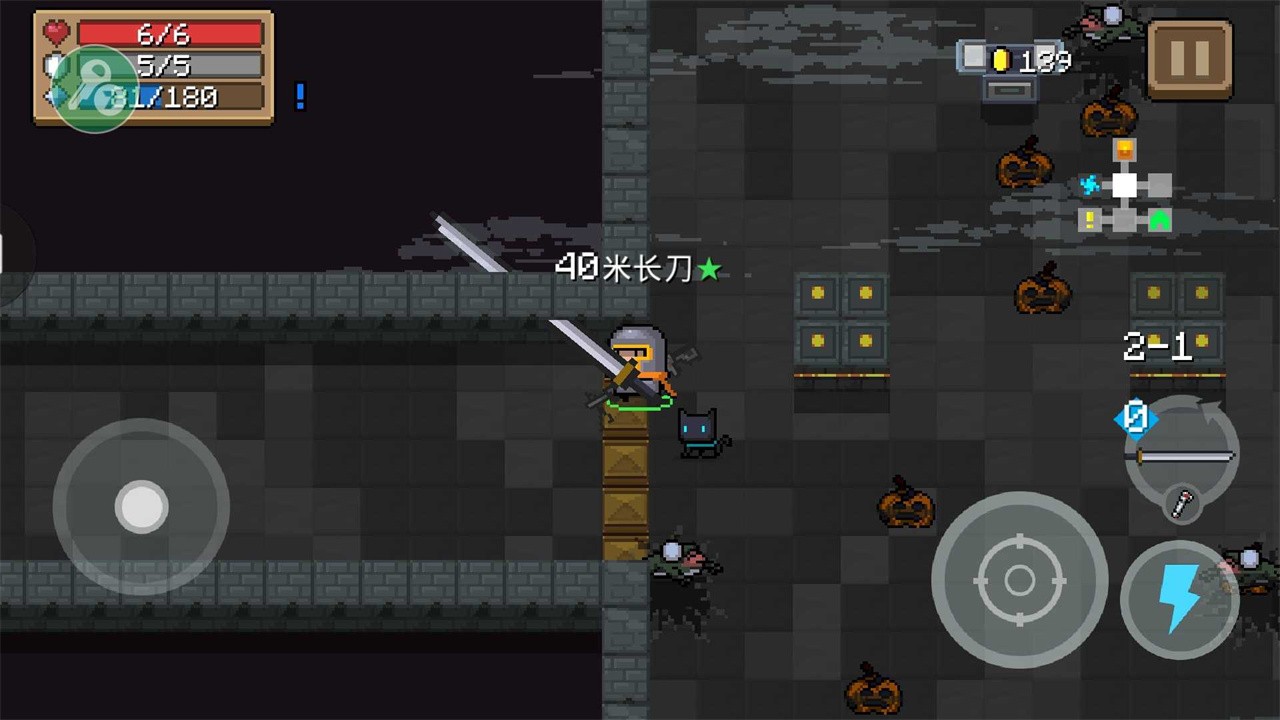Open the green floating overlay icon
Image resolution: width=1280 pixels, height=720 pixels.
[95, 89]
